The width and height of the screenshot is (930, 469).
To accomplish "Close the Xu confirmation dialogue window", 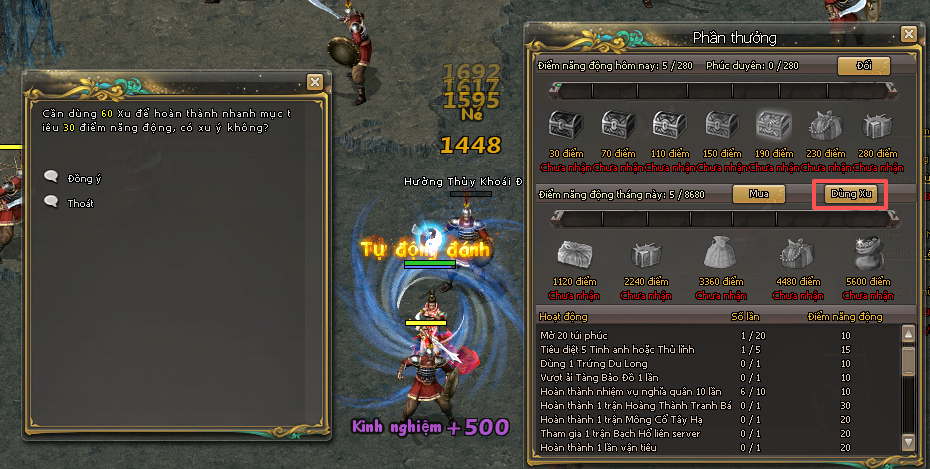I will click(x=315, y=82).
